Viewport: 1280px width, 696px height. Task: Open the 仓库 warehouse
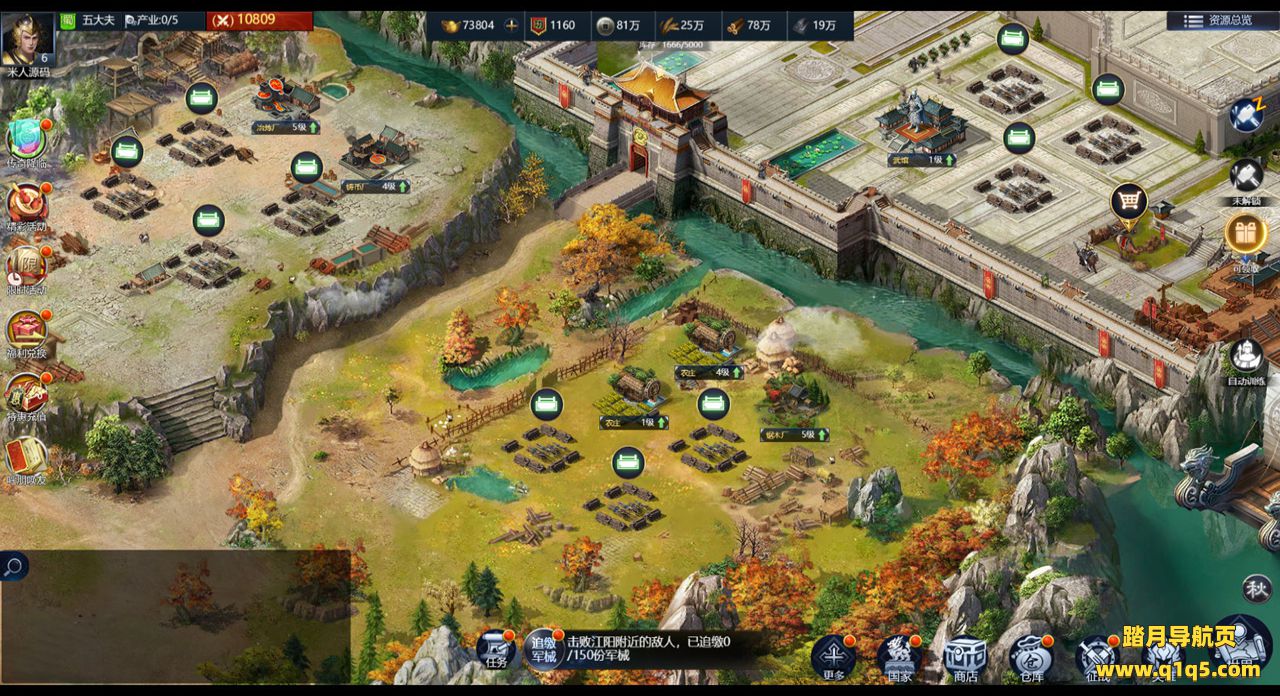coord(1030,655)
